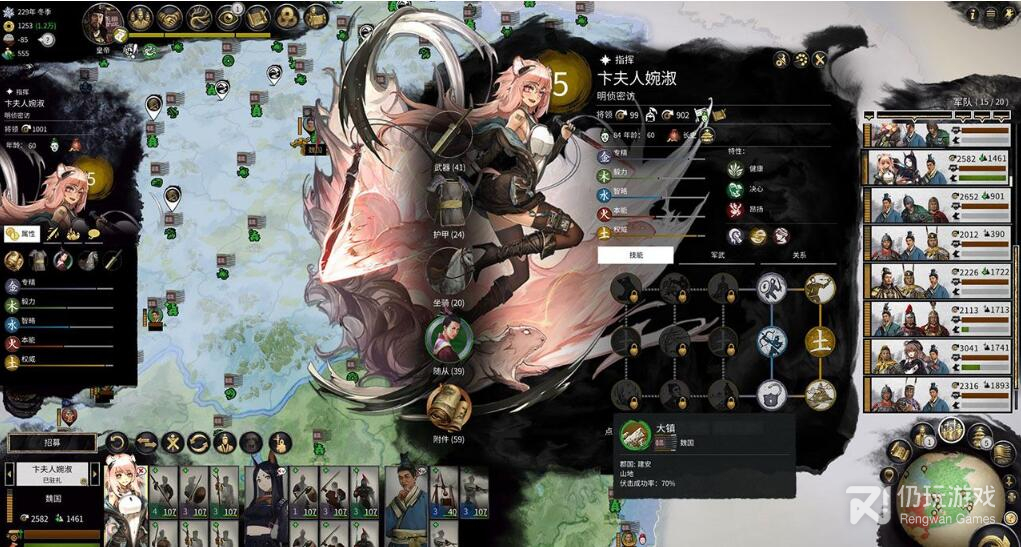Select the army row showing 2012 troops
The width and height of the screenshot is (1021, 547).
pos(940,243)
